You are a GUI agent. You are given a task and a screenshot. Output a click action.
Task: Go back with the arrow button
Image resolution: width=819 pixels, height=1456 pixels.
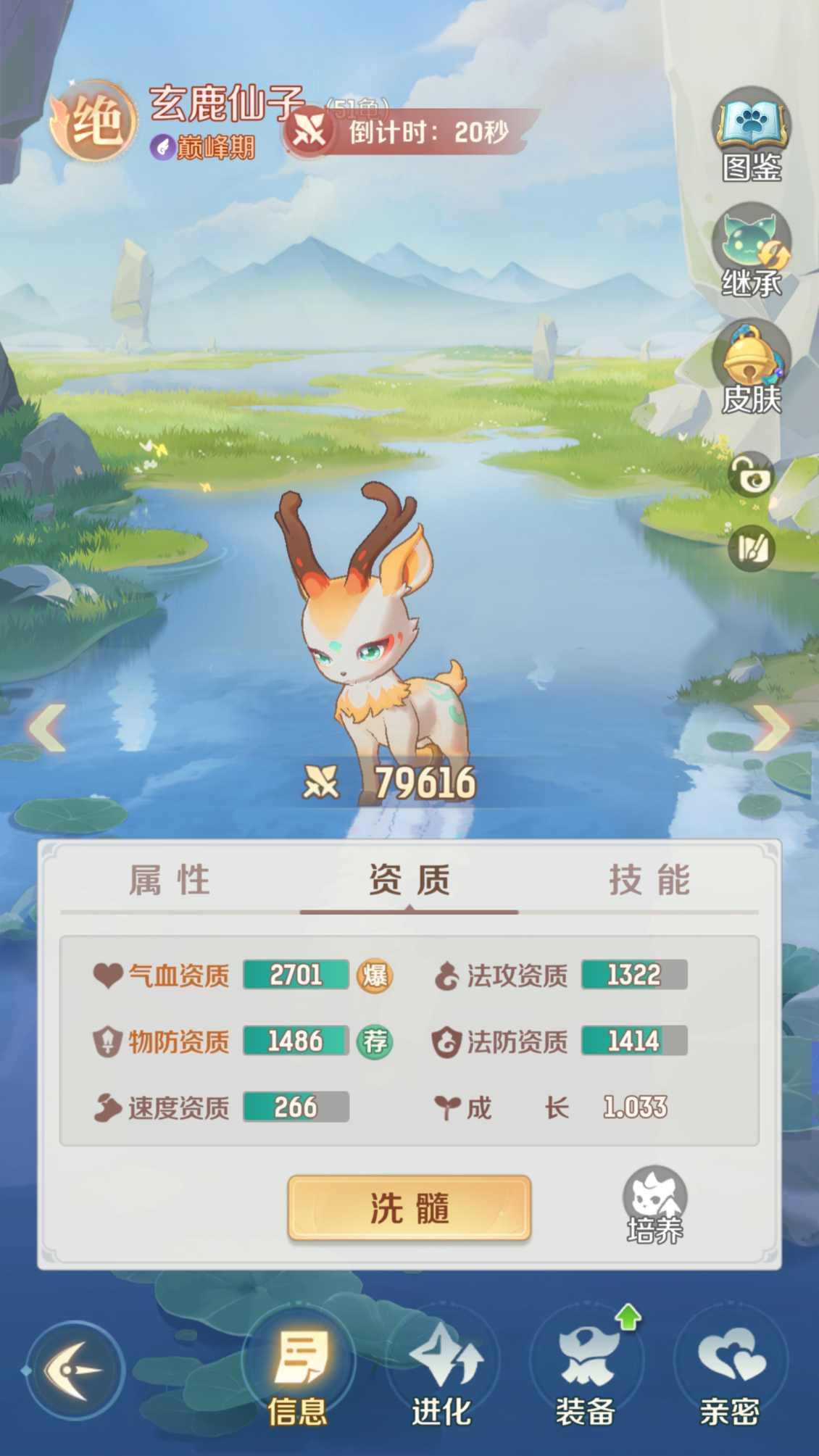tap(74, 1370)
